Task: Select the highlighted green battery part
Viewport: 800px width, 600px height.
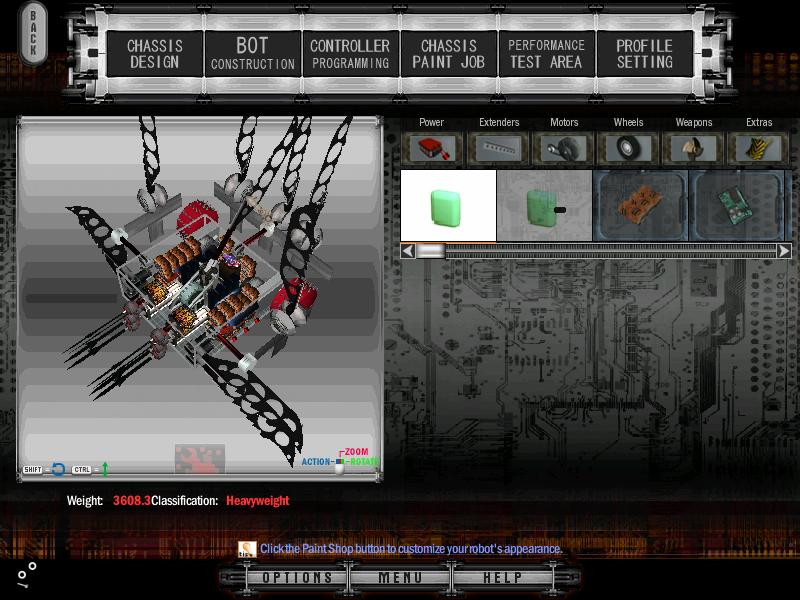Action: click(x=448, y=206)
